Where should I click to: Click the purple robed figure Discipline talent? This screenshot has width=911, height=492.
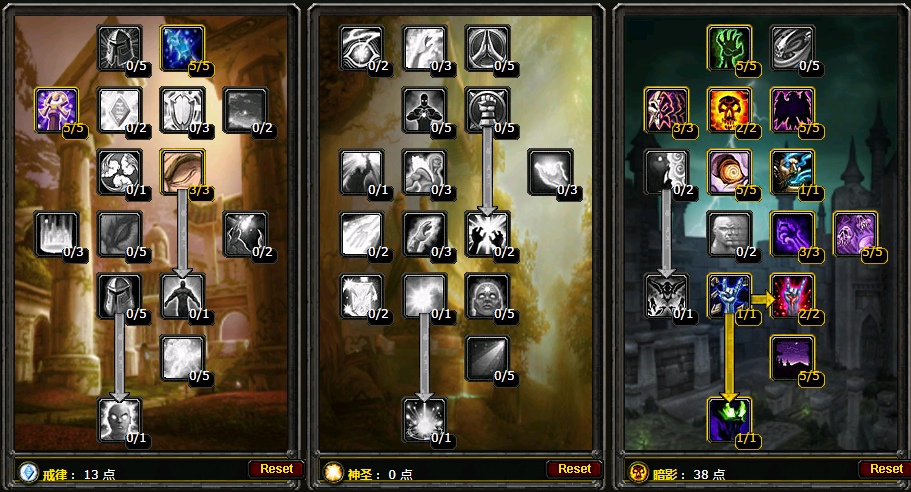(x=57, y=109)
